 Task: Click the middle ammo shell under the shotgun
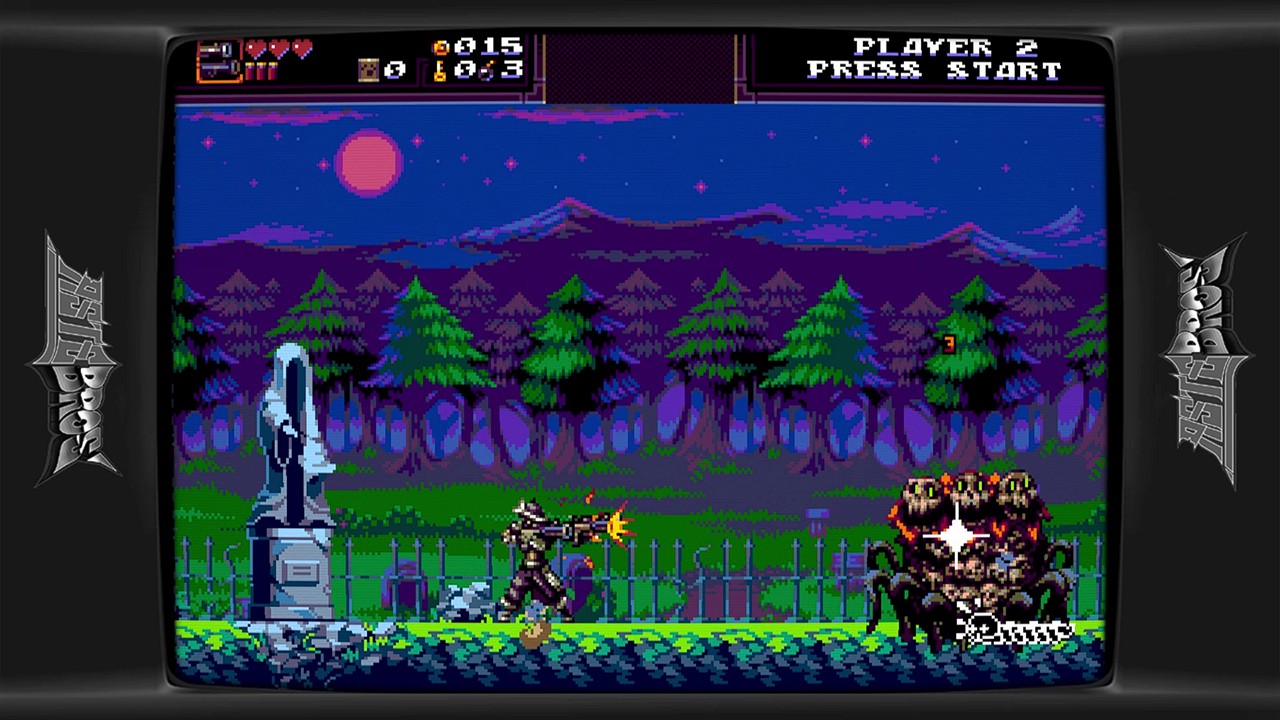pyautogui.click(x=261, y=70)
